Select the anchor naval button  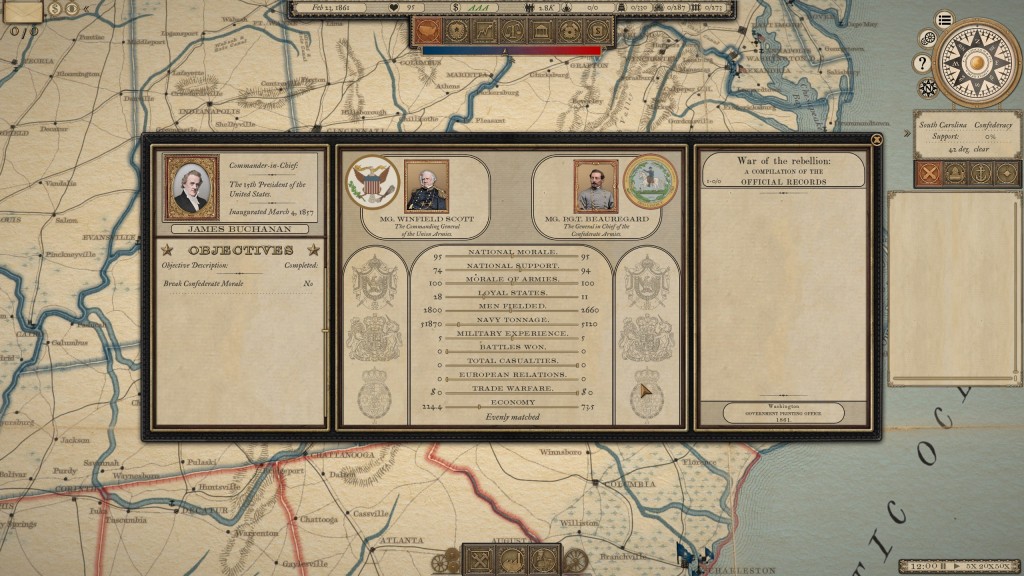(x=981, y=174)
